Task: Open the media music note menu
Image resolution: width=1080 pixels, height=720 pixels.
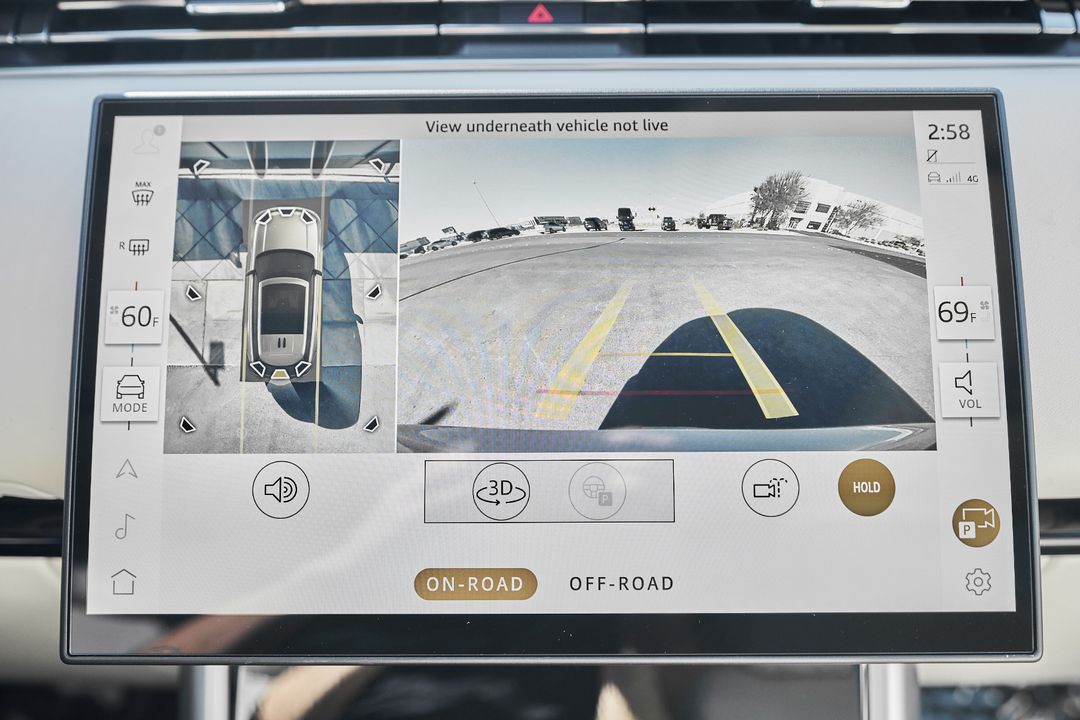Action: [125, 526]
